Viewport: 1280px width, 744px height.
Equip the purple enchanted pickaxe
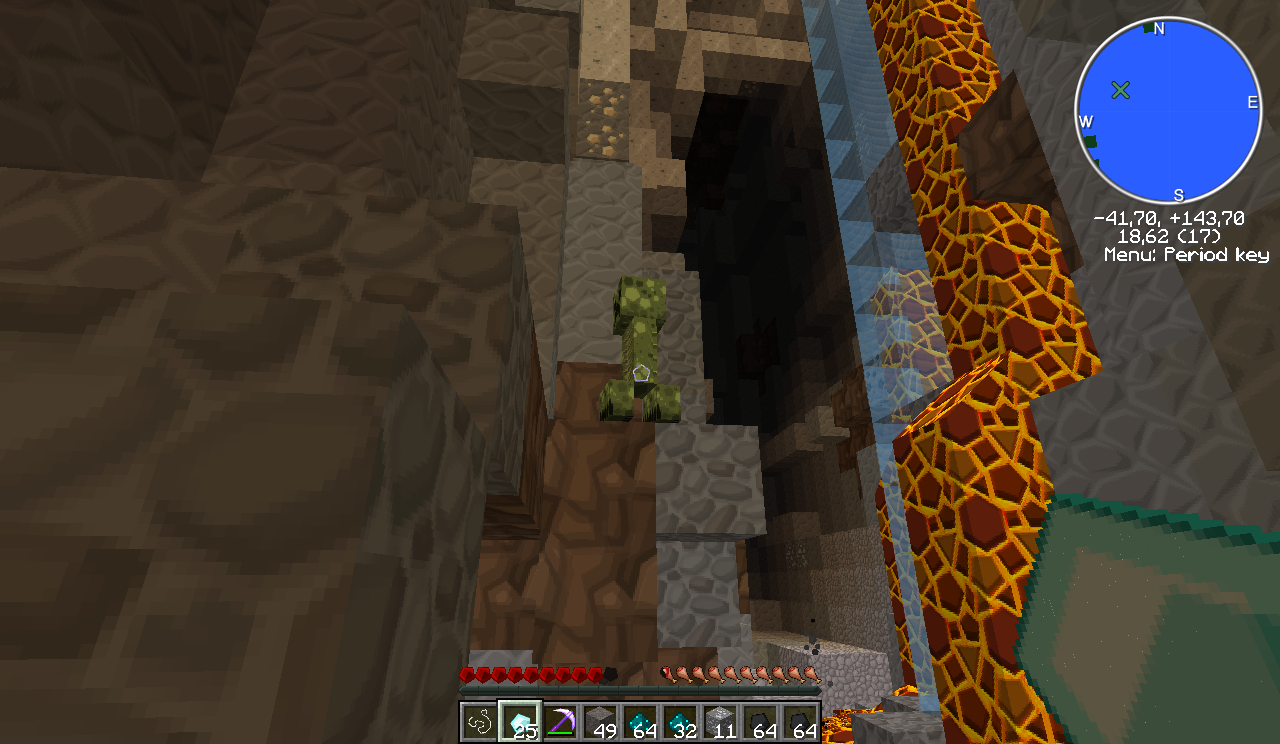click(560, 721)
